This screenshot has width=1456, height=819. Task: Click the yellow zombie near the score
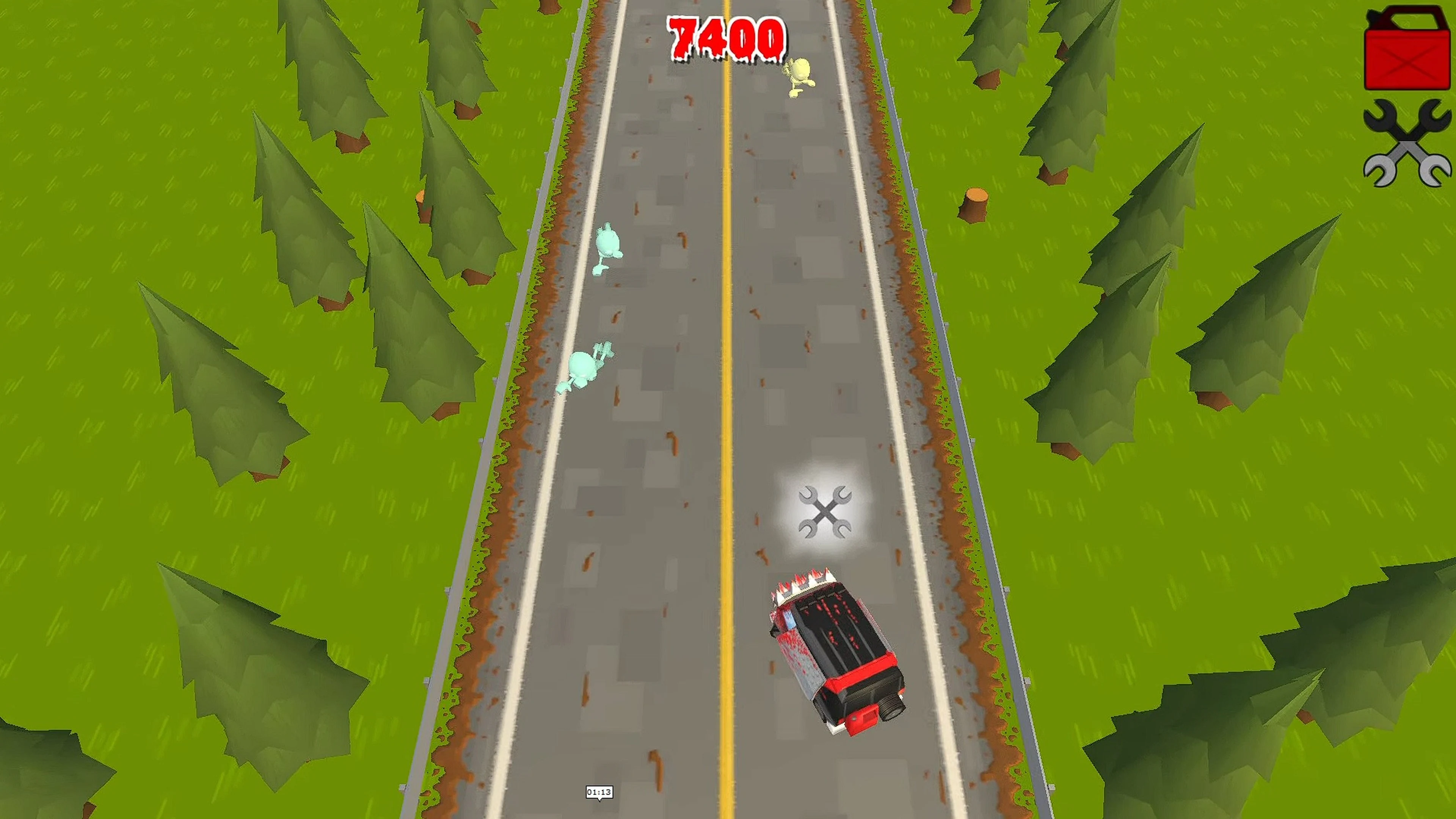click(x=800, y=76)
